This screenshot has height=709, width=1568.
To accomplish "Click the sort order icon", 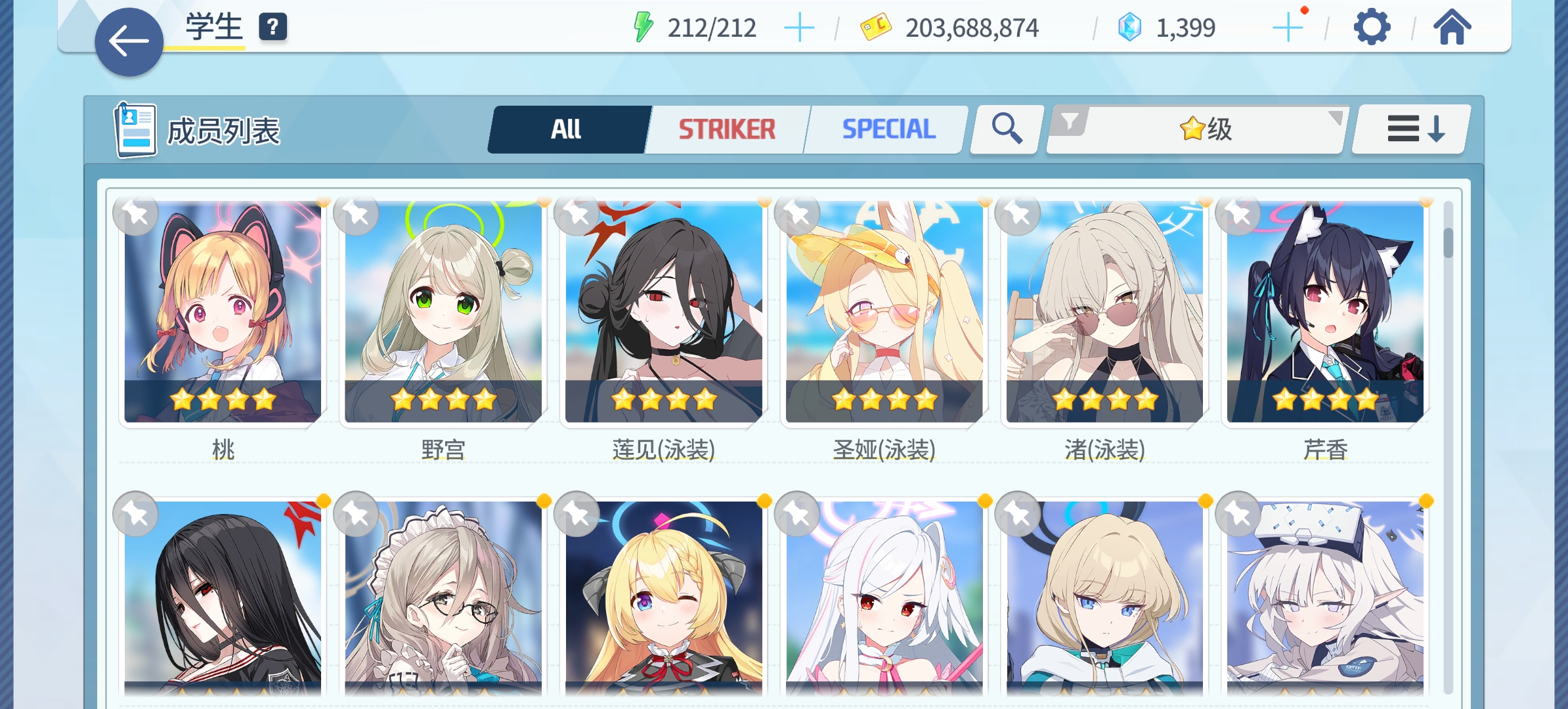I will point(1409,129).
